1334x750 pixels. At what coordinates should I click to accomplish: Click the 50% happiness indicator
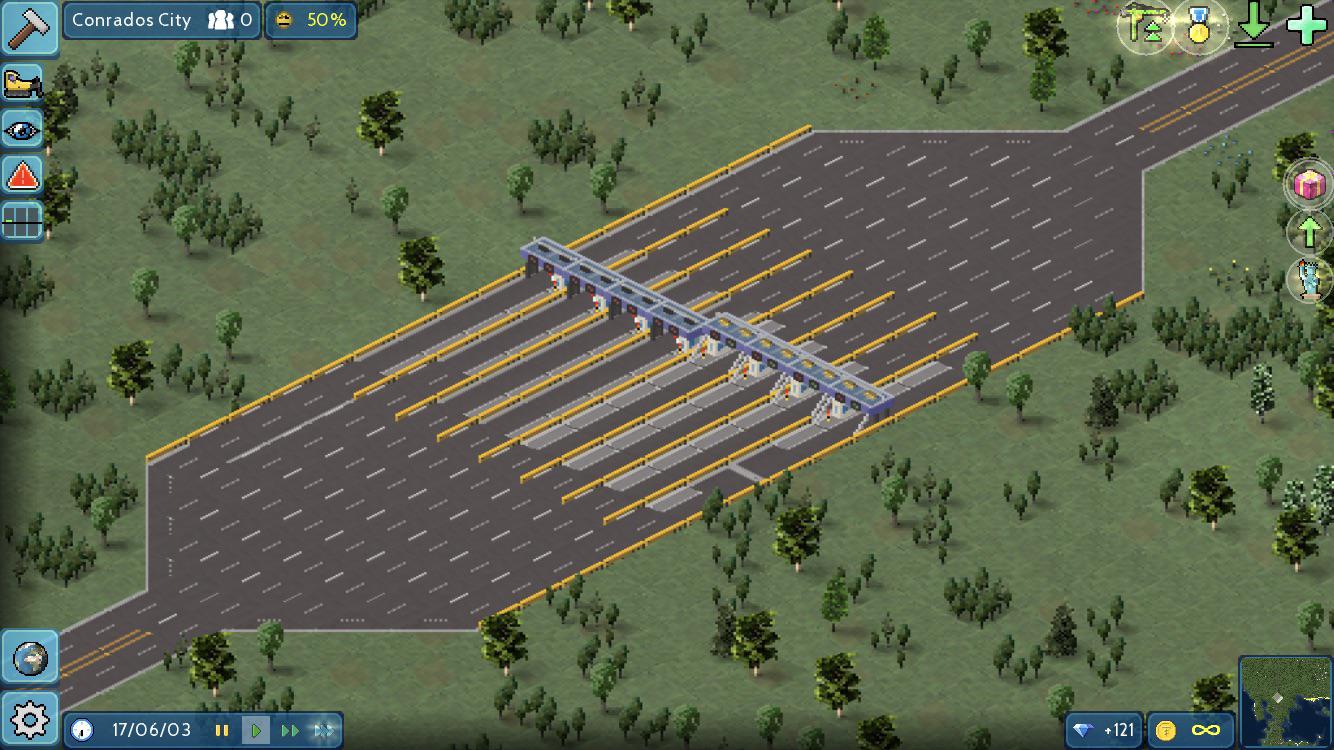pyautogui.click(x=311, y=20)
